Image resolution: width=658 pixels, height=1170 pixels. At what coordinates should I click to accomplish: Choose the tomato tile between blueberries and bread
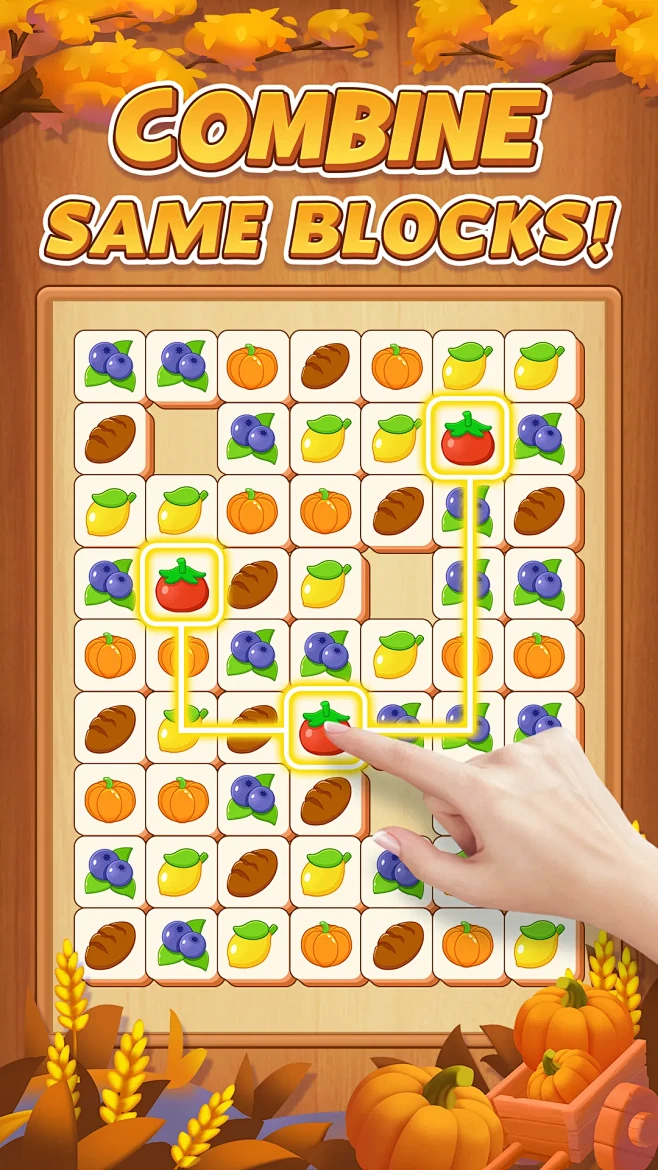click(182, 583)
